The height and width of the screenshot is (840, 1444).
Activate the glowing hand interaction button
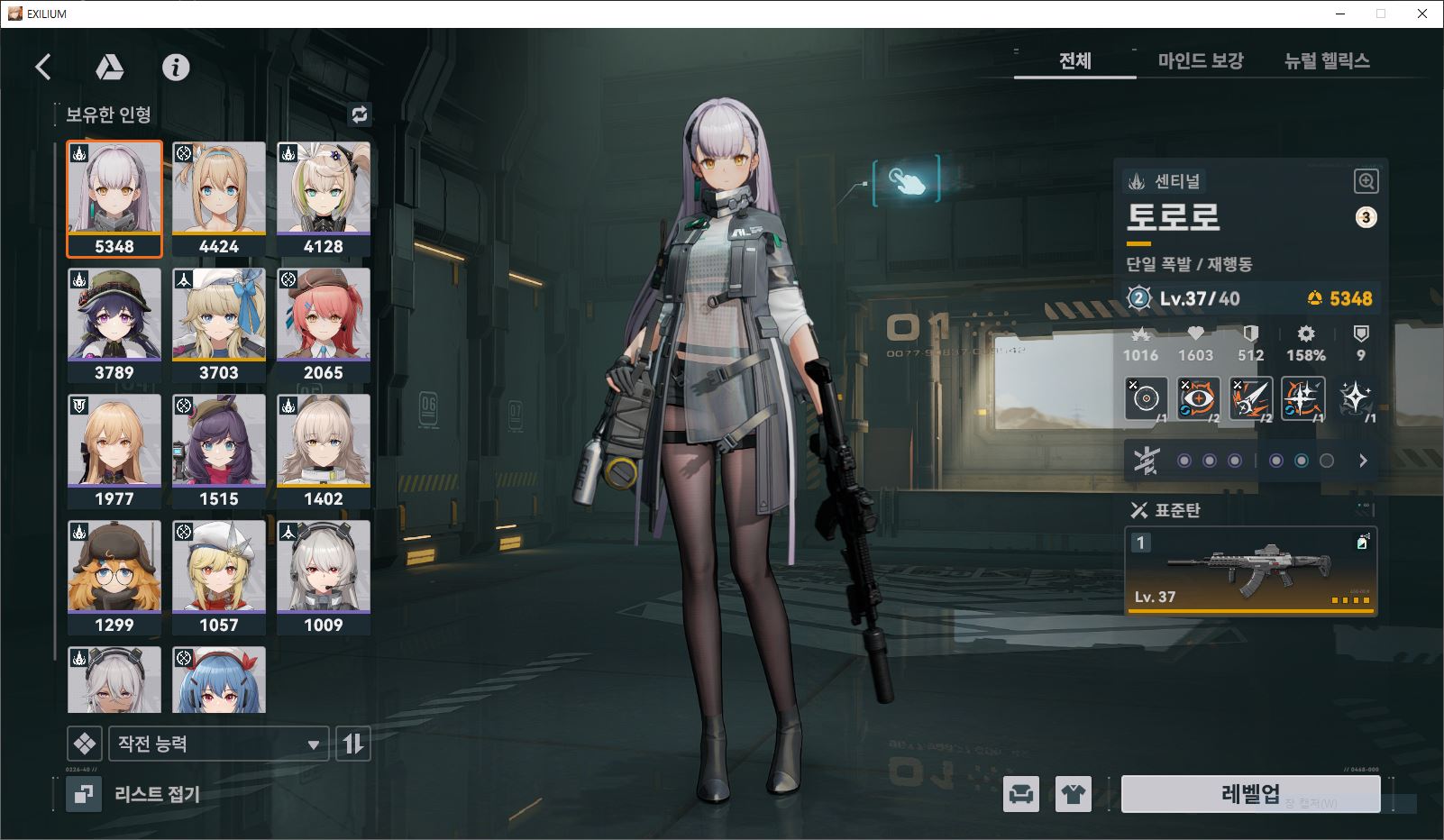(907, 179)
